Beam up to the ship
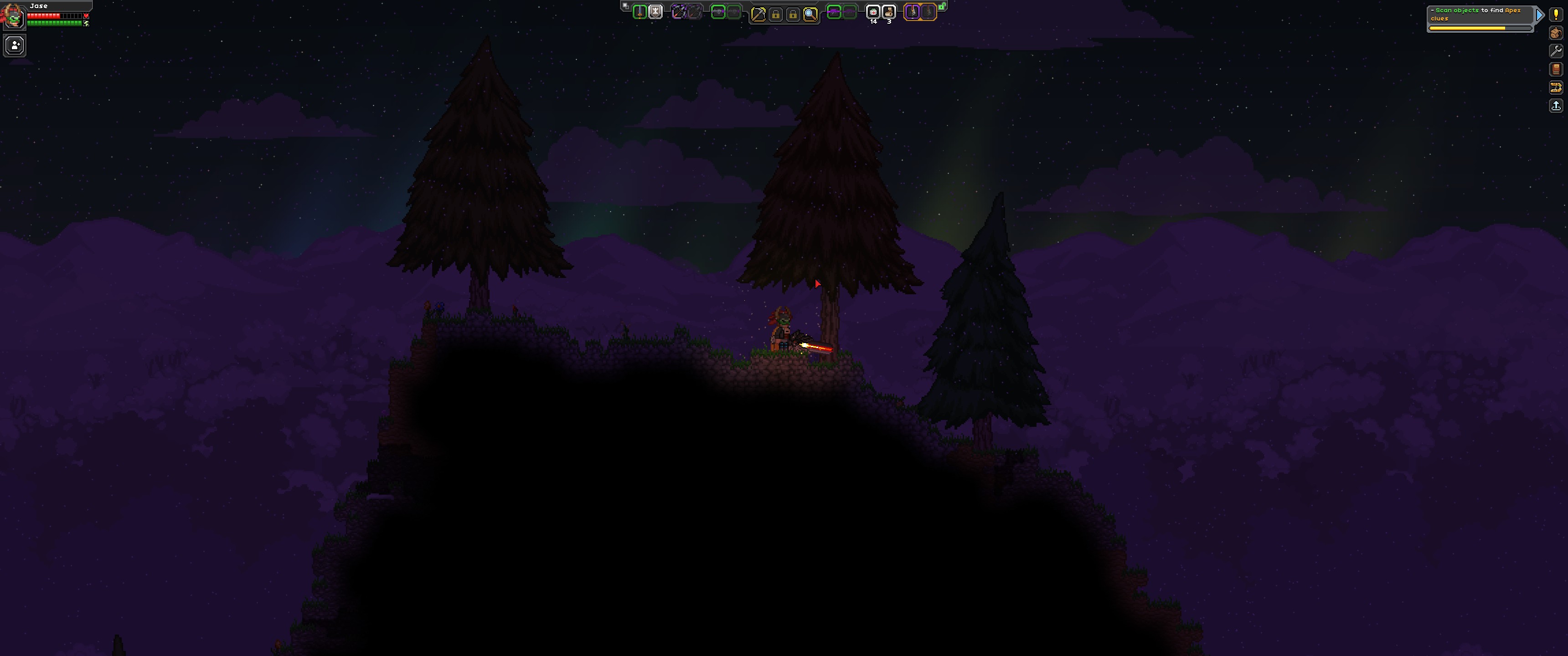This screenshot has width=1568, height=656. [x=1556, y=106]
